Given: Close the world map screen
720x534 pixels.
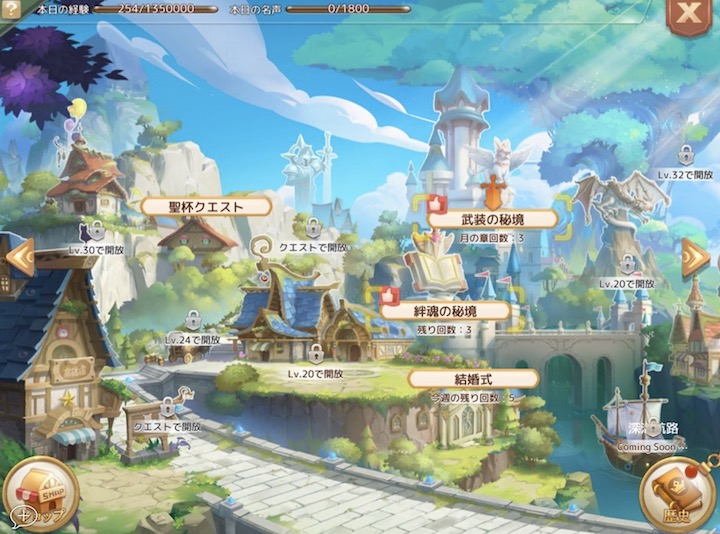Looking at the screenshot, I should [688, 13].
